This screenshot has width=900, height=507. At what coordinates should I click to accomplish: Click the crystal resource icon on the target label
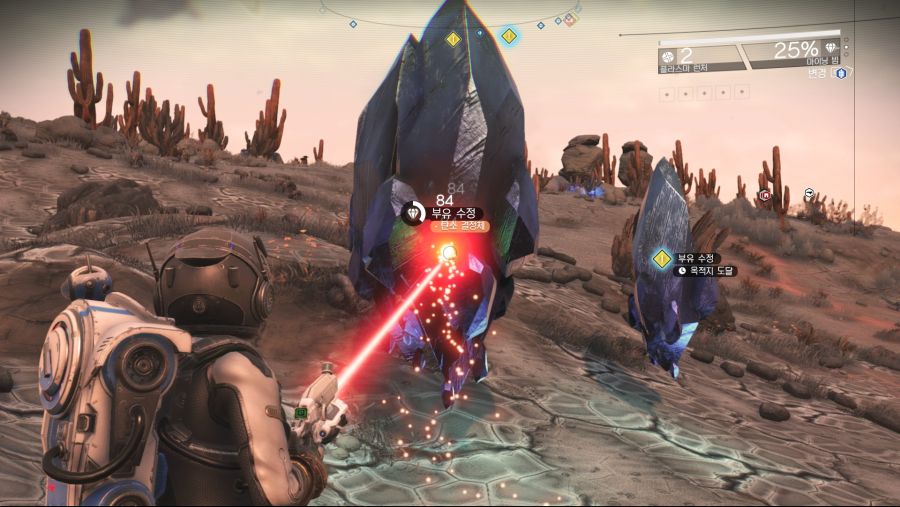(x=414, y=213)
